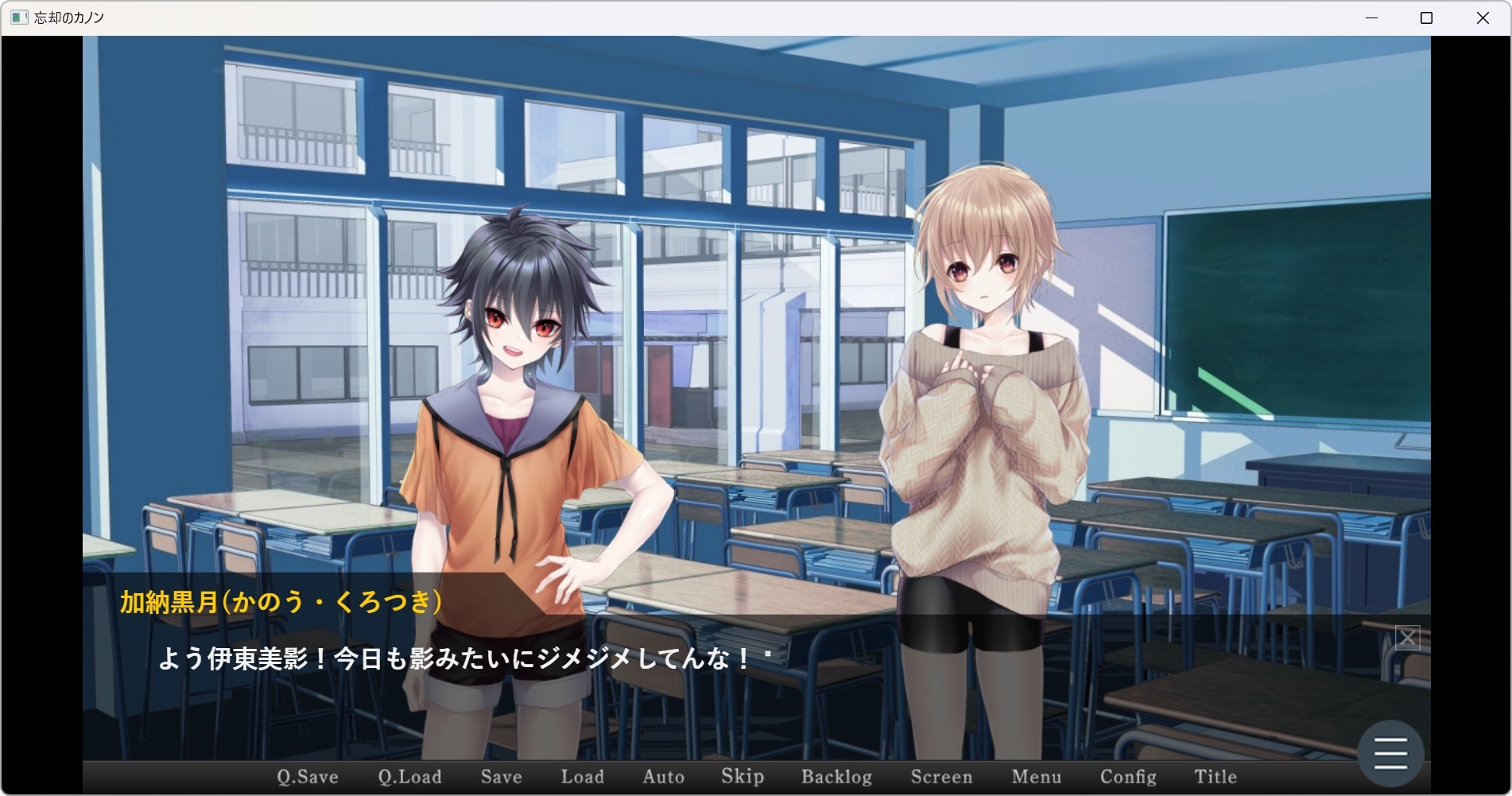The height and width of the screenshot is (796, 1512).
Task: Hide the message window with X
Action: pos(1407,638)
